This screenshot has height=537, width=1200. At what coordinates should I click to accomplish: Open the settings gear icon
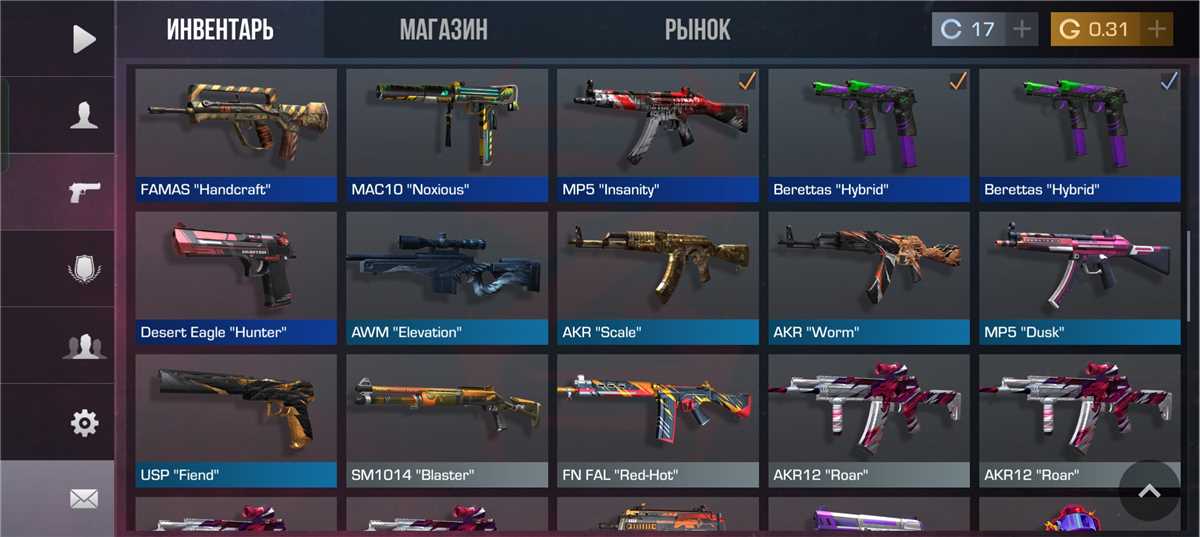84,423
